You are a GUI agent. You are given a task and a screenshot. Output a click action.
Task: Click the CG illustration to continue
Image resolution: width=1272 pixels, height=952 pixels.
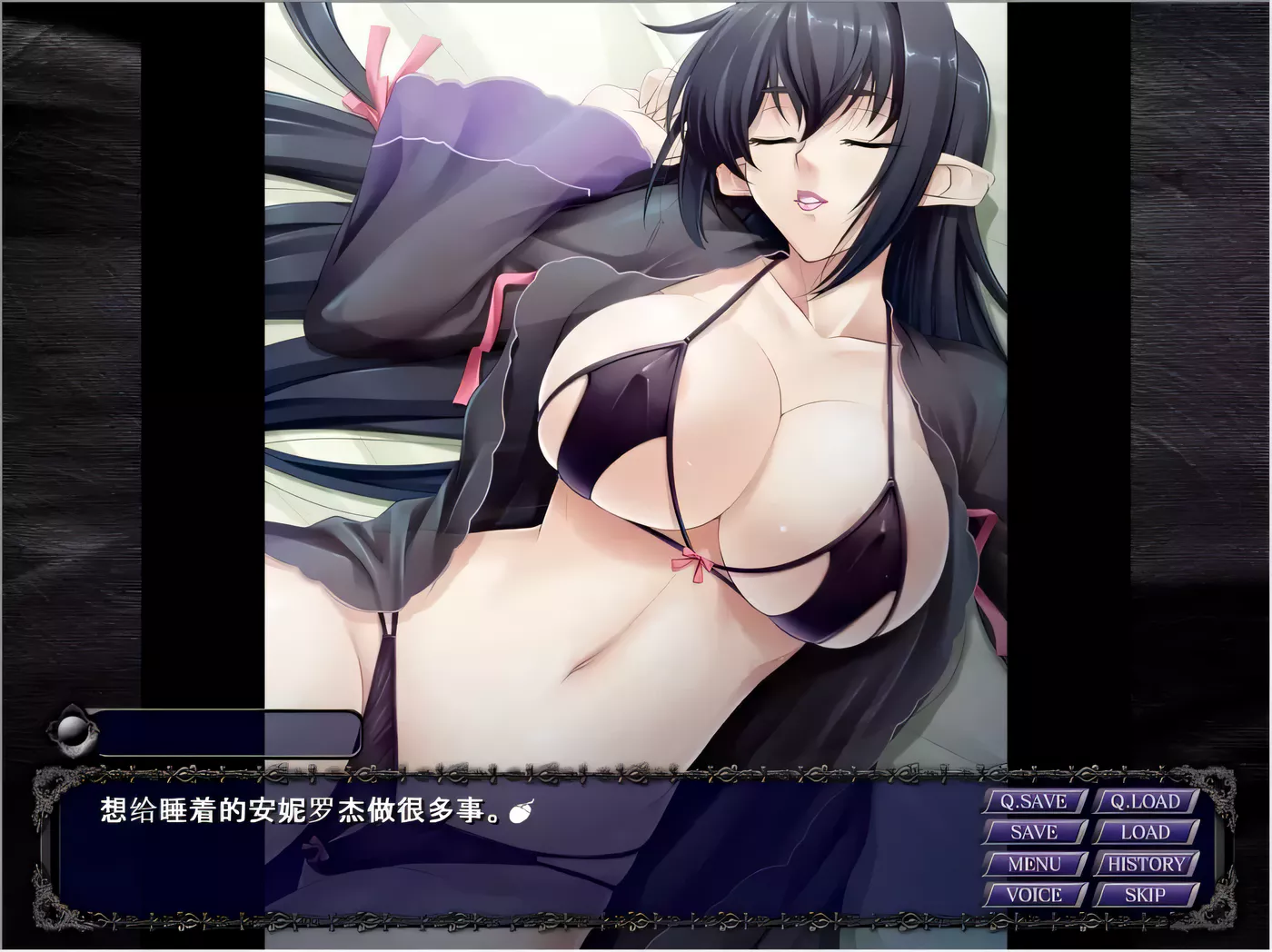click(636, 363)
